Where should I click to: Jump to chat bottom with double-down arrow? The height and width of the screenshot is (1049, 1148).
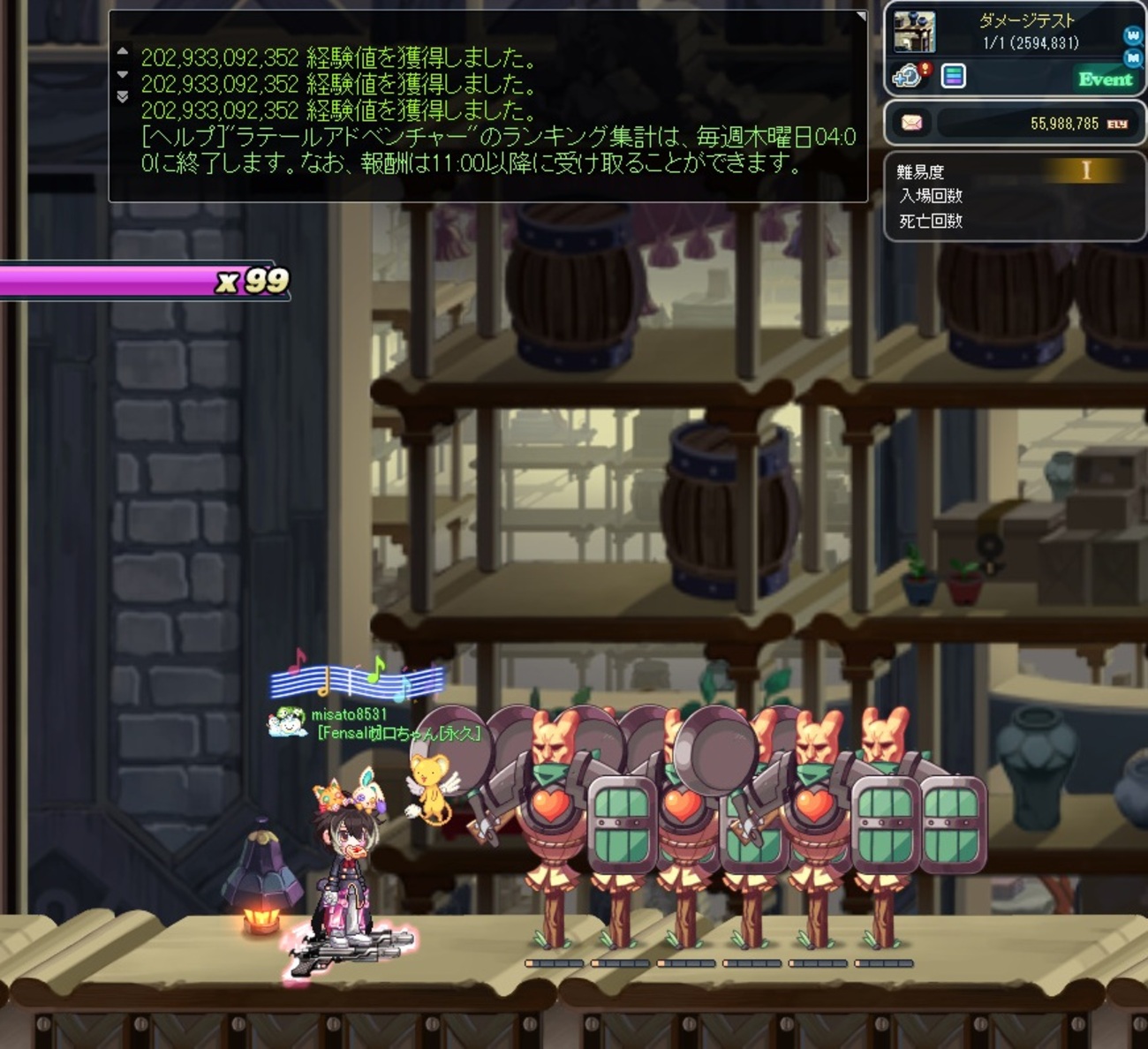tap(123, 95)
